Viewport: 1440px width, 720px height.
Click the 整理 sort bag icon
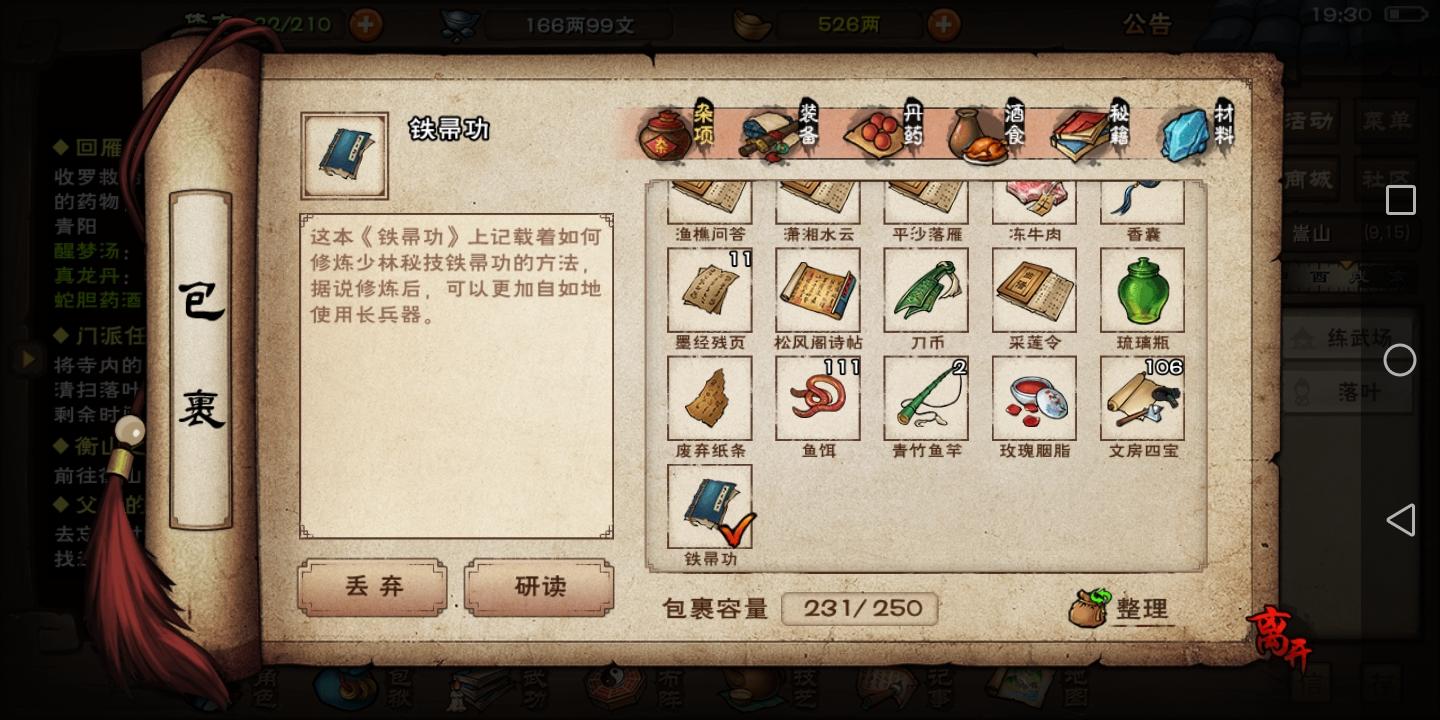click(1090, 609)
